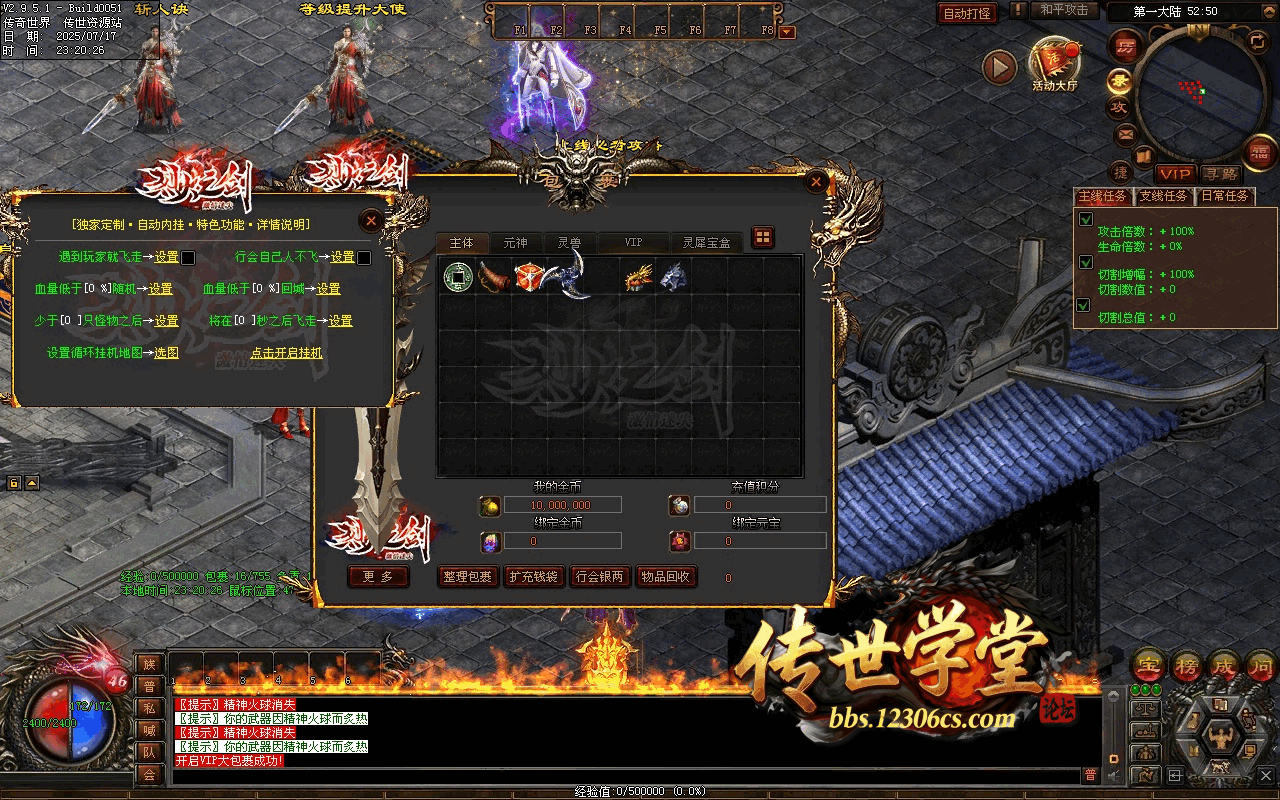Toggle the 遇到玩家就飞走 checkbox
This screenshot has height=800, width=1280.
tap(188, 258)
